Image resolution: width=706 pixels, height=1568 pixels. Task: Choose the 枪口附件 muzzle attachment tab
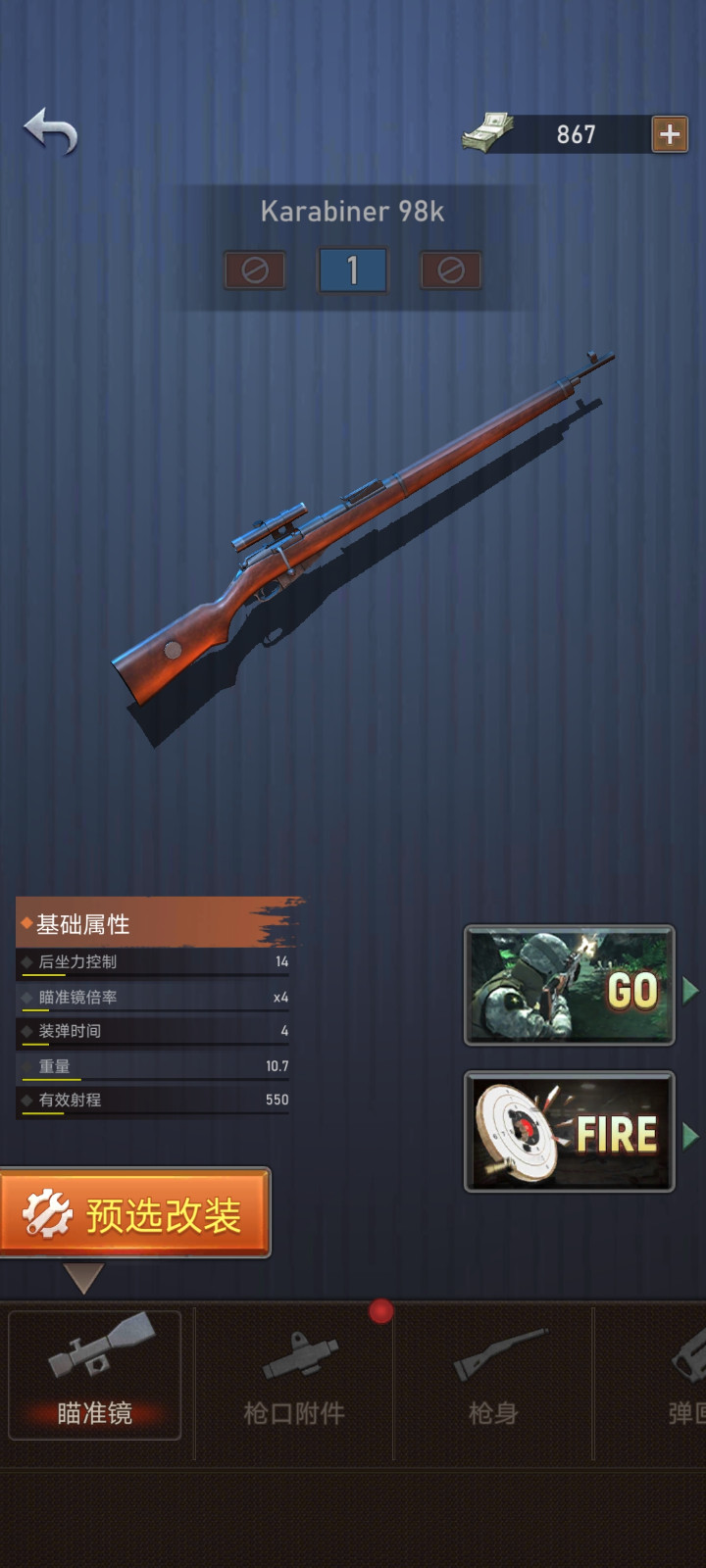294,1374
